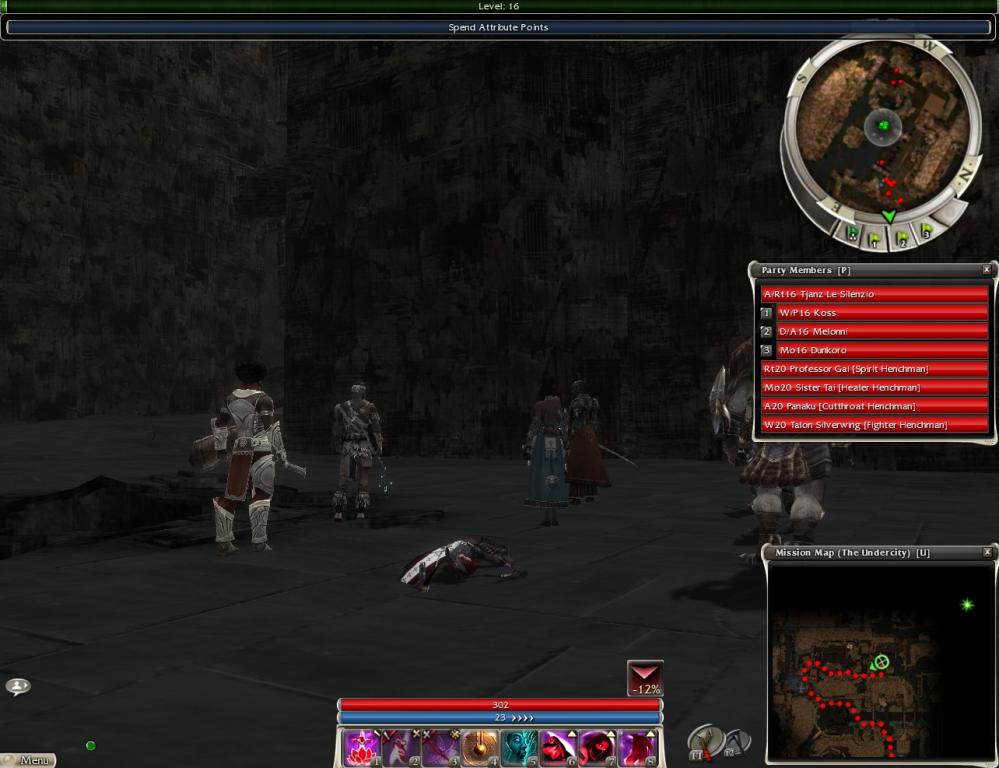Use the golden gong skill in slot 4
The width and height of the screenshot is (999, 768).
pos(478,748)
